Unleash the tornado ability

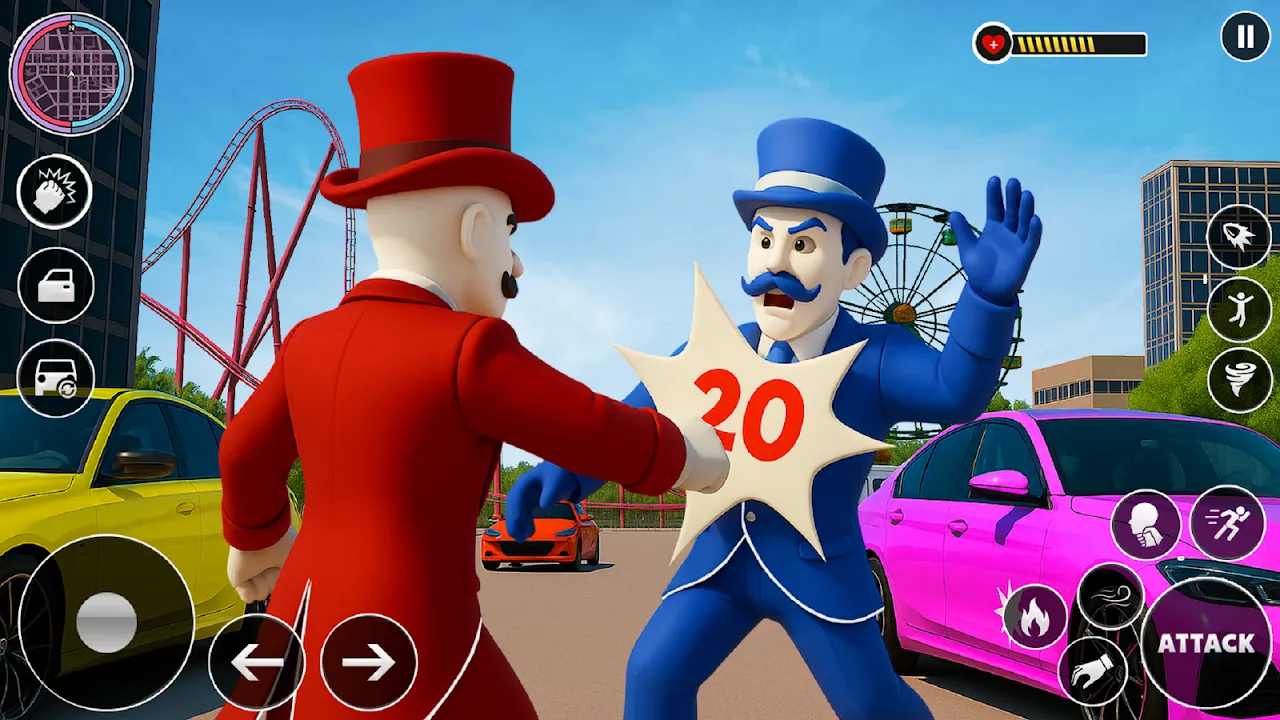pos(1239,380)
